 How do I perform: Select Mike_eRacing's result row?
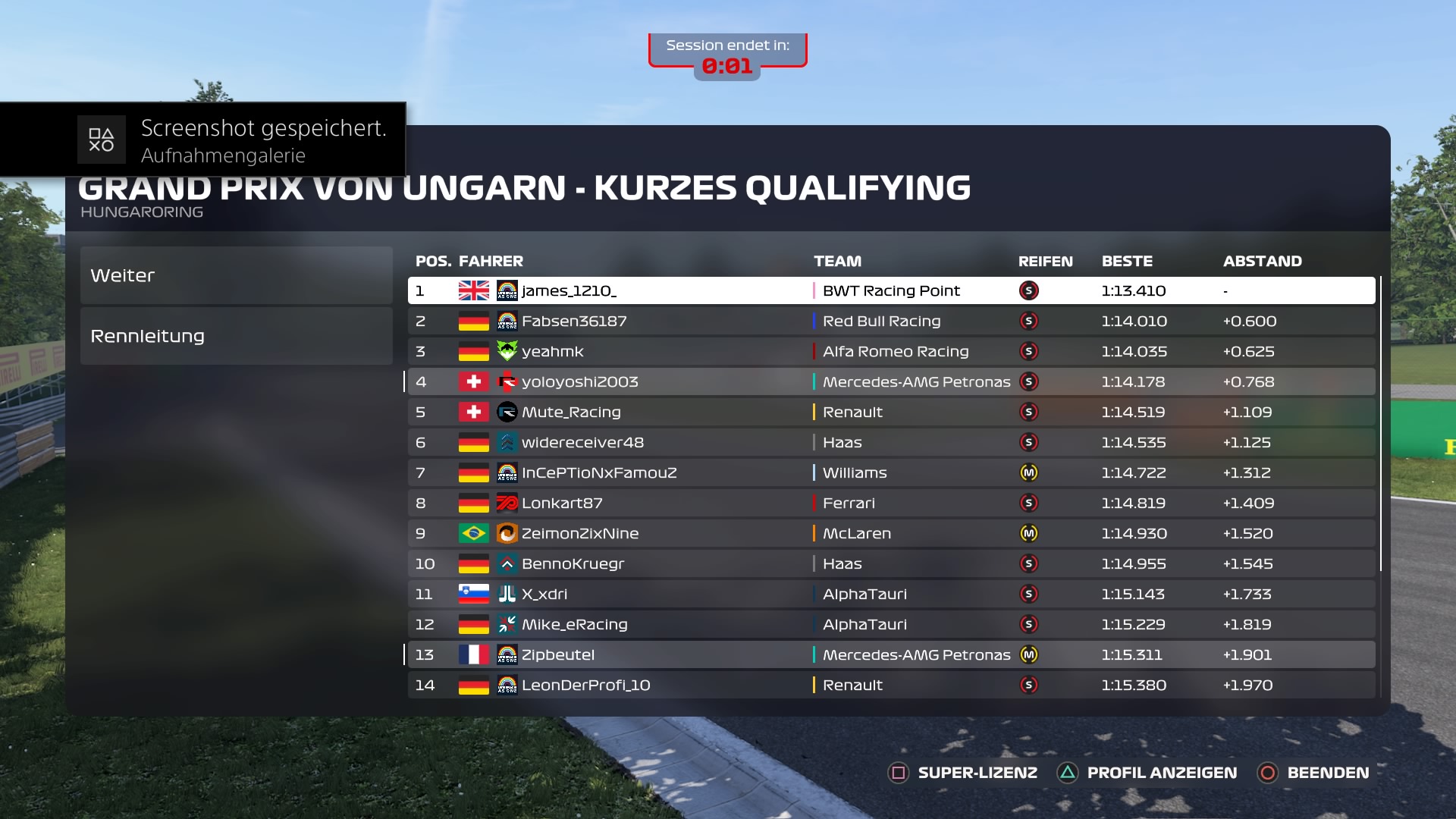tap(891, 624)
